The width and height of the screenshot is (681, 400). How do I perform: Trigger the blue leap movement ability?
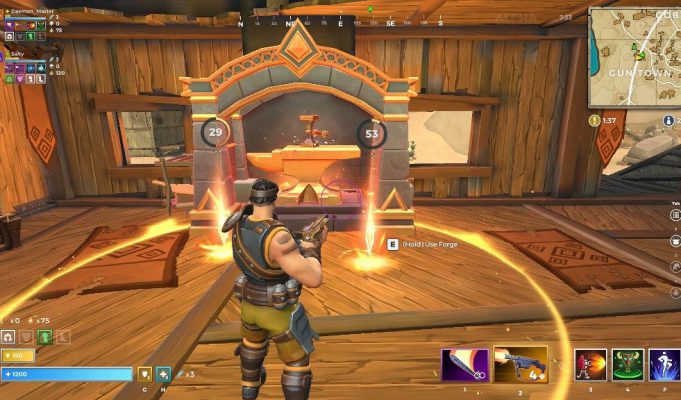point(664,365)
